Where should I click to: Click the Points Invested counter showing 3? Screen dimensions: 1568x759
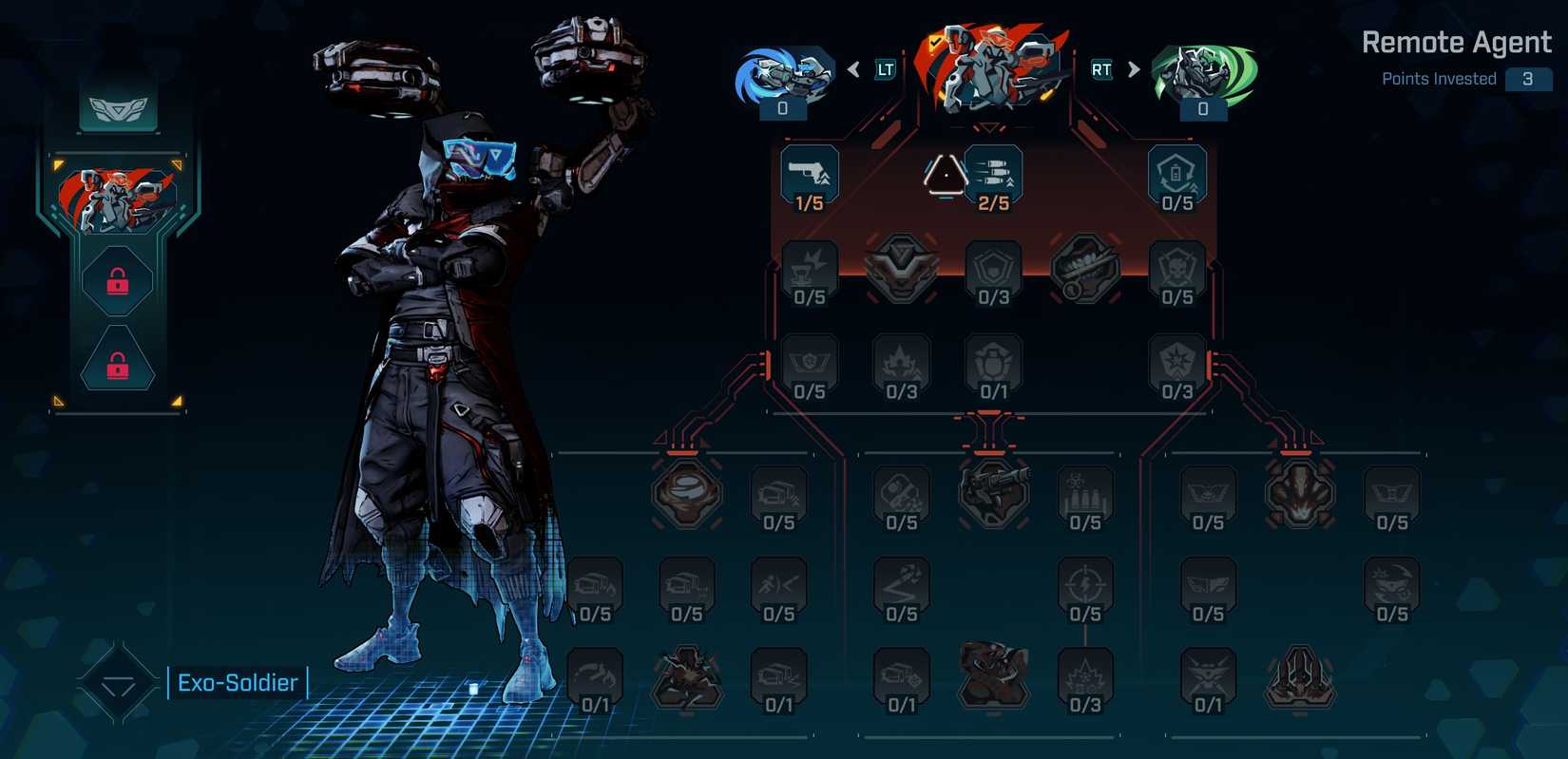click(1529, 79)
